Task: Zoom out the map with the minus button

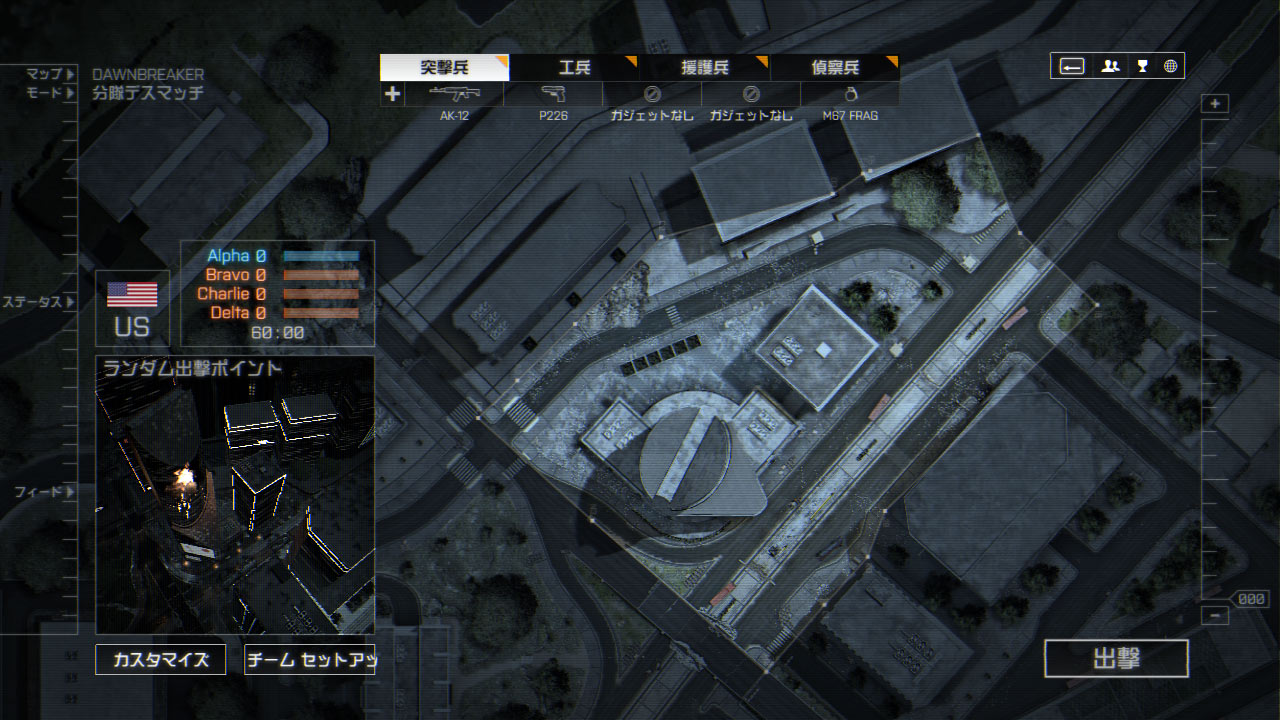Action: tap(1215, 616)
